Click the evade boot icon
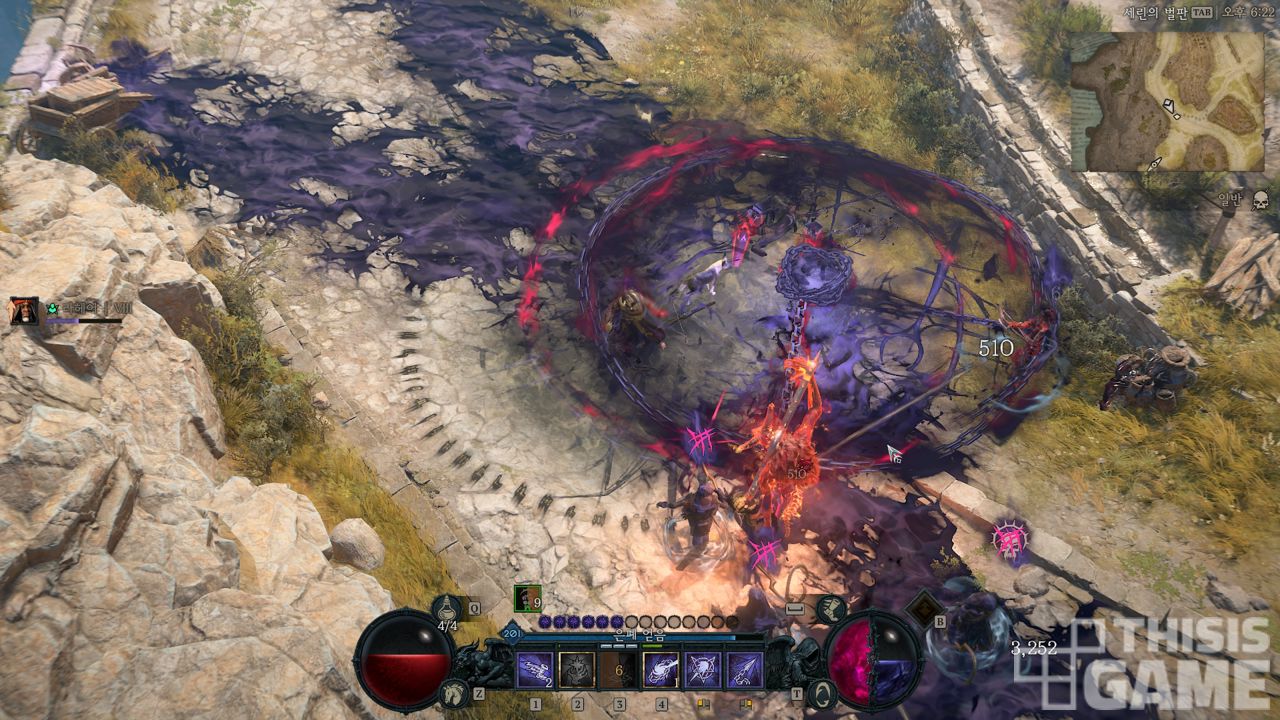1280x720 pixels. 830,608
